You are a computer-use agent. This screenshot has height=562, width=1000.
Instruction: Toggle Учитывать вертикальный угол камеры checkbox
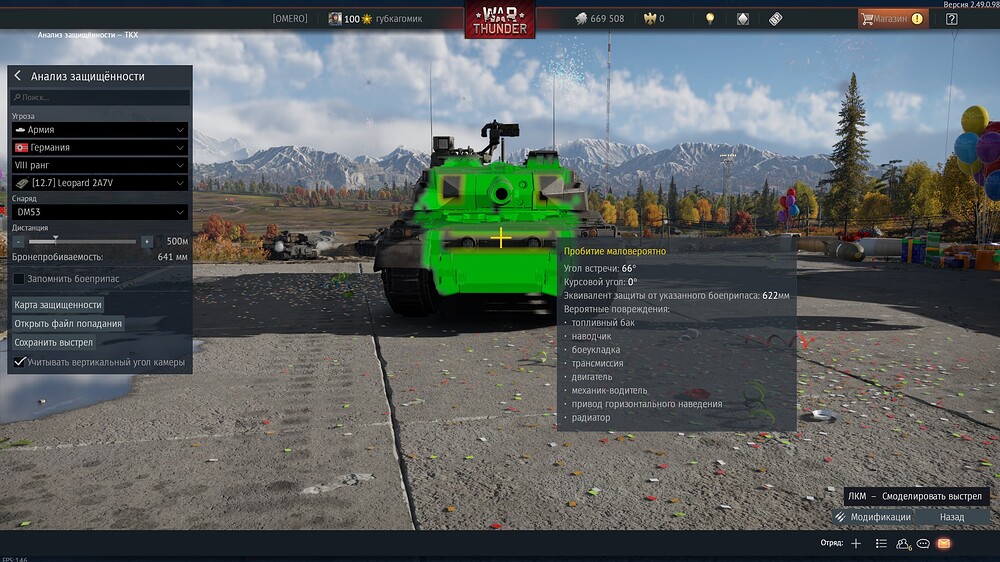tap(19, 361)
